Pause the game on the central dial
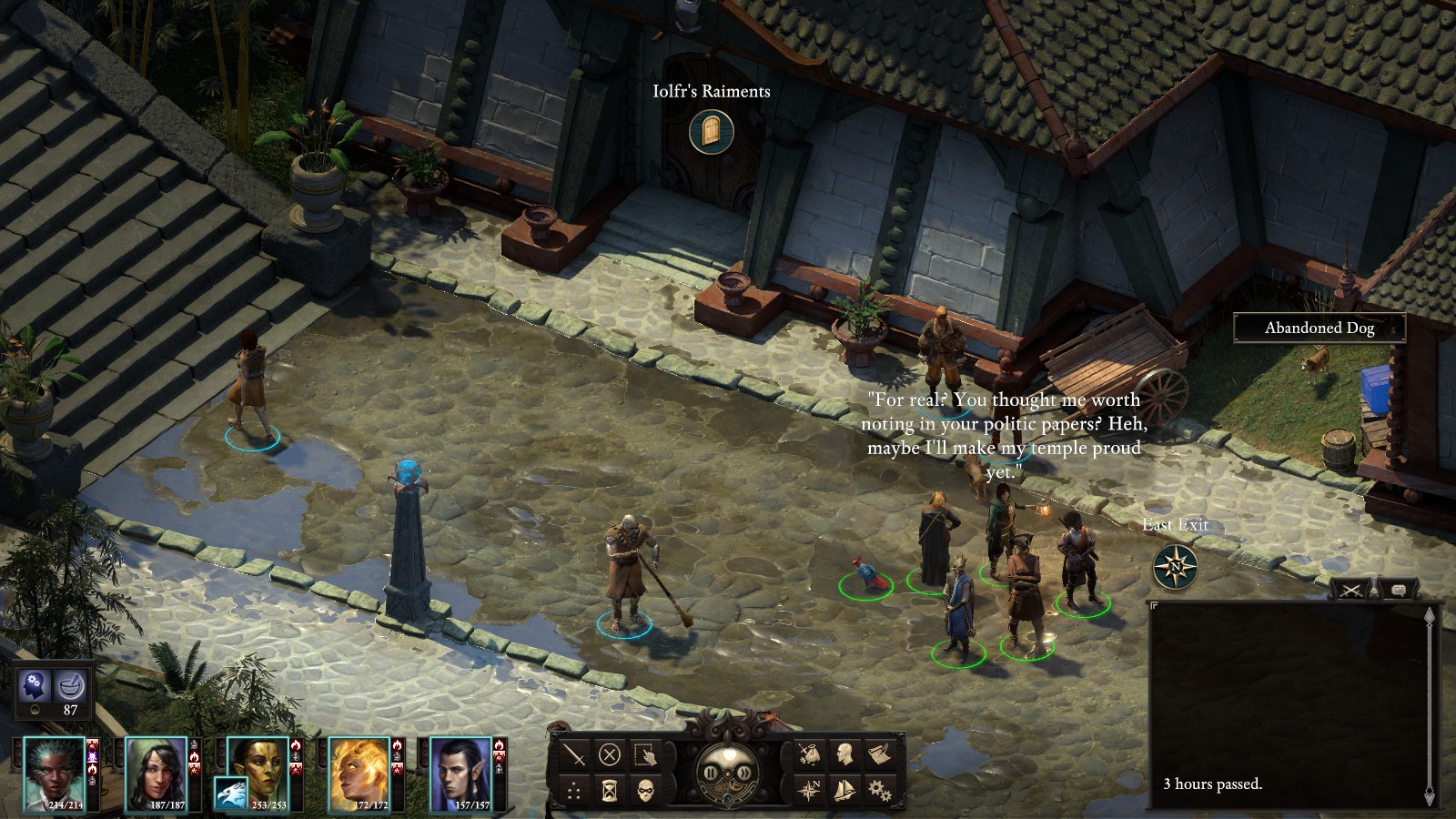The image size is (1456, 819). [x=711, y=773]
